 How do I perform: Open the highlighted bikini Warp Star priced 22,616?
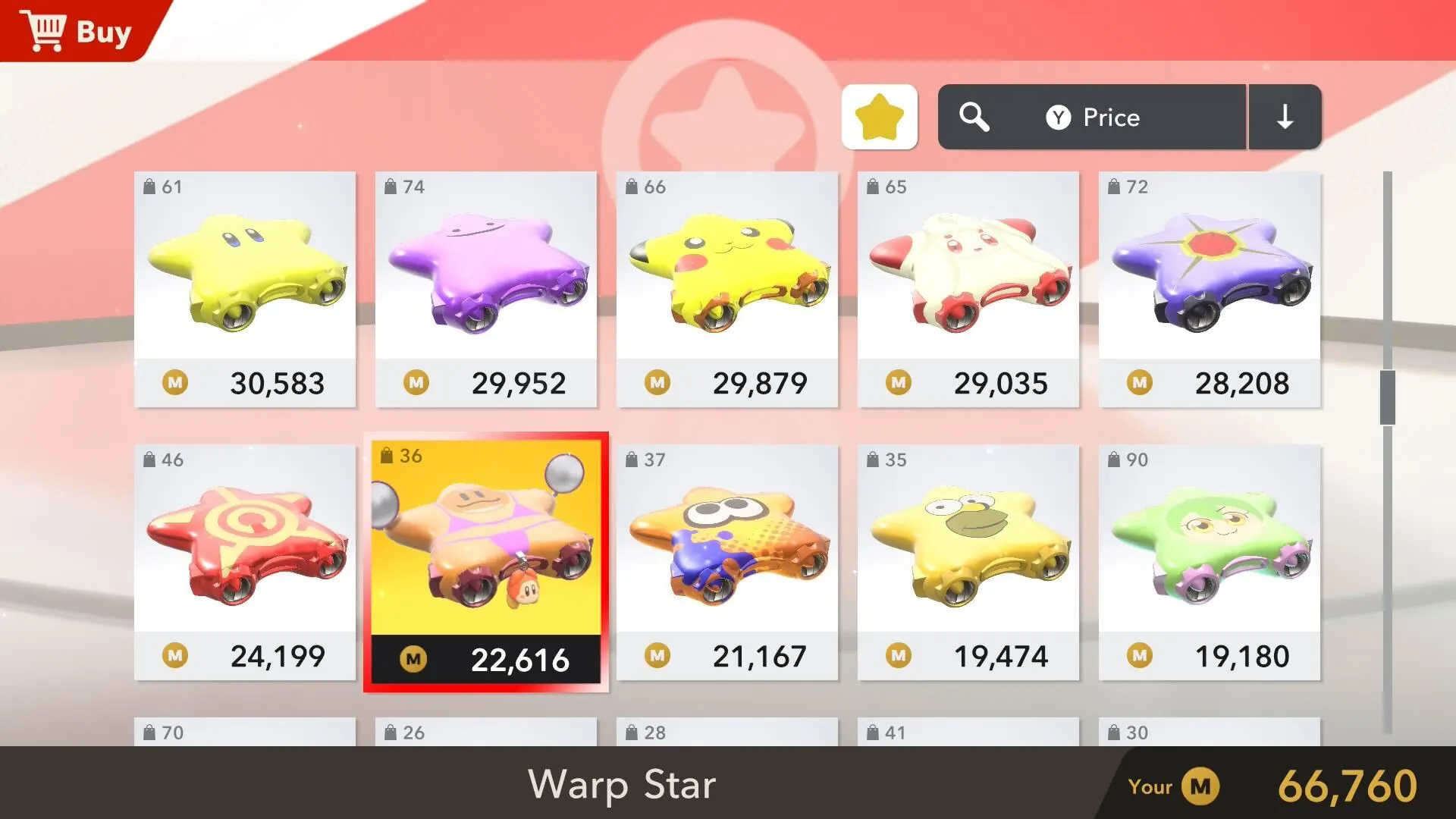tap(486, 562)
